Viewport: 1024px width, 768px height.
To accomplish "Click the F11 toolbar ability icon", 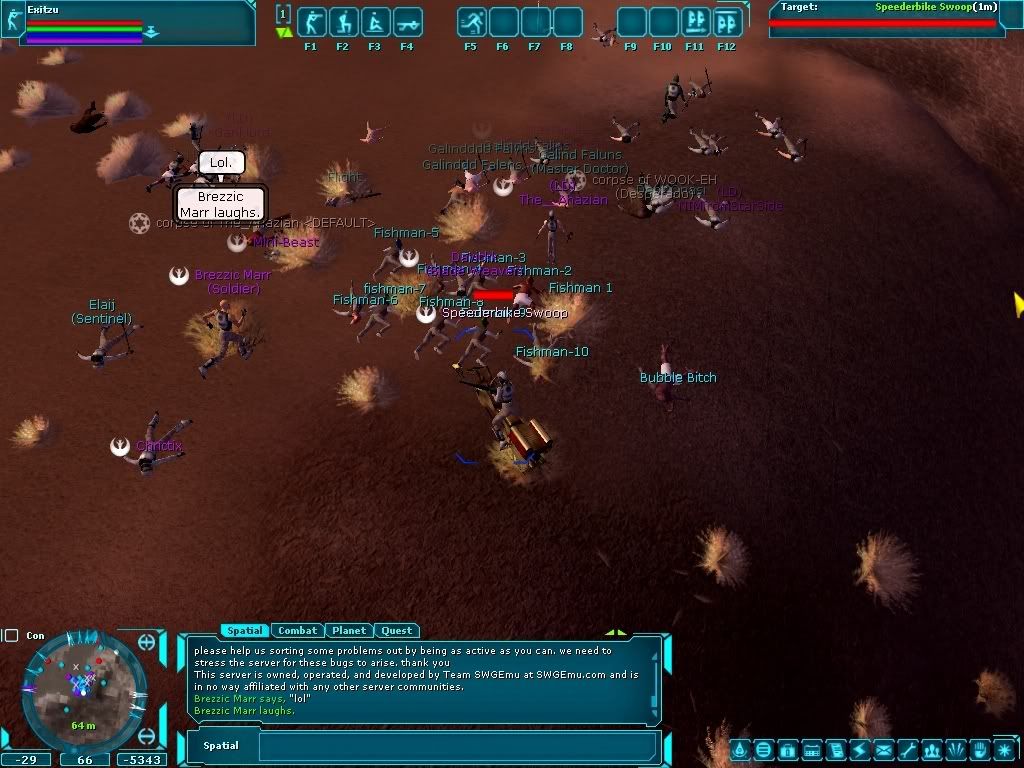I will pos(695,23).
